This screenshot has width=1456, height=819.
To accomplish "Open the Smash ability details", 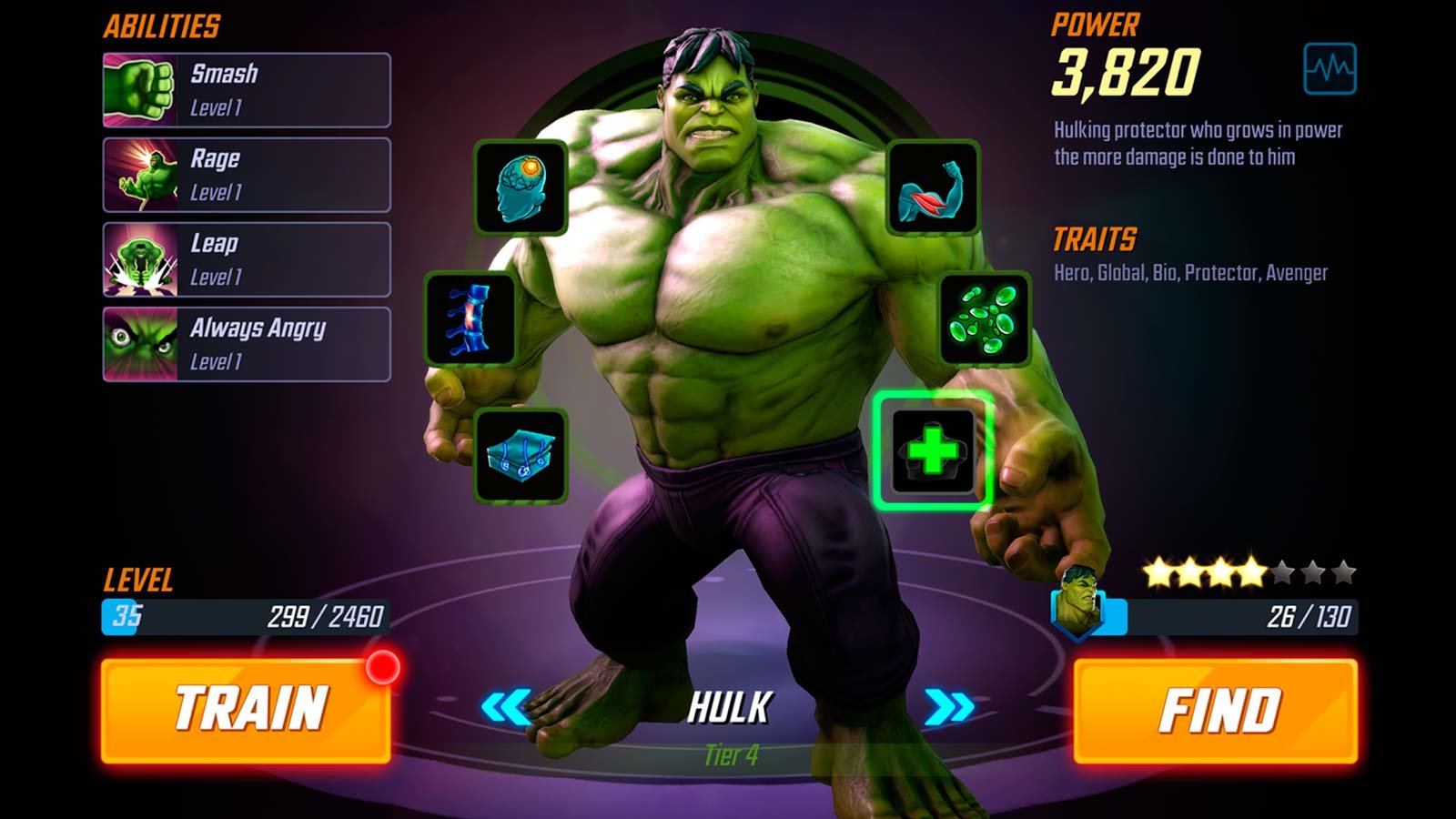I will [x=247, y=90].
